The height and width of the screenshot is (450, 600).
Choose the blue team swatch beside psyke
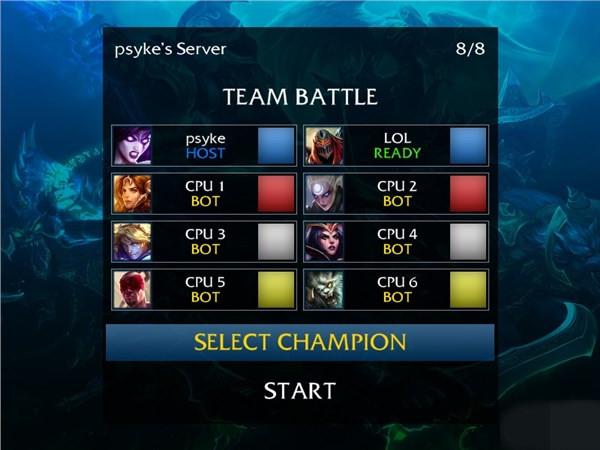[276, 145]
